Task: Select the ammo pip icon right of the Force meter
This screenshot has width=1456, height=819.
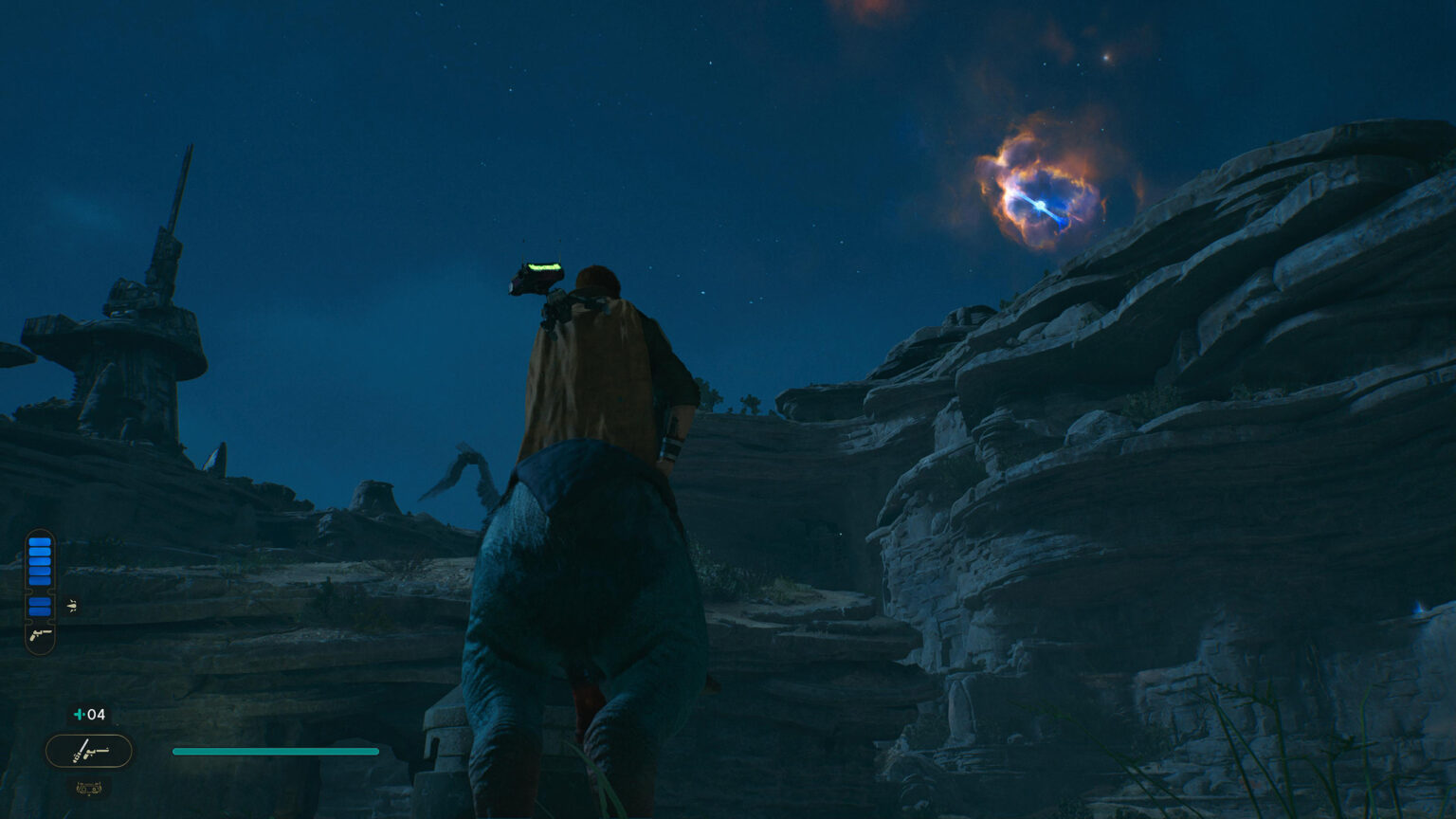Action: (x=72, y=605)
